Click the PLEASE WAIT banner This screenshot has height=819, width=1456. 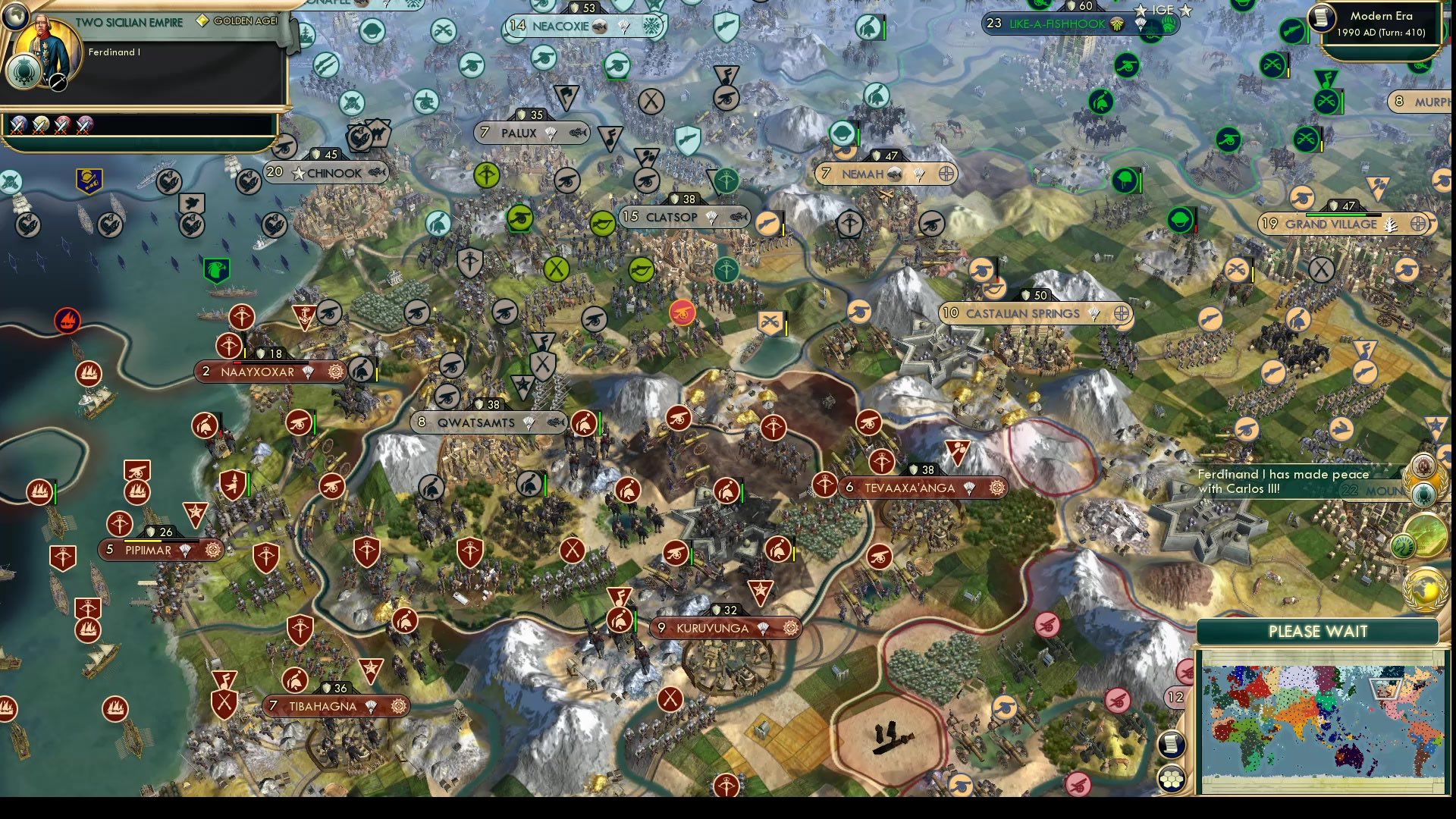tap(1318, 631)
